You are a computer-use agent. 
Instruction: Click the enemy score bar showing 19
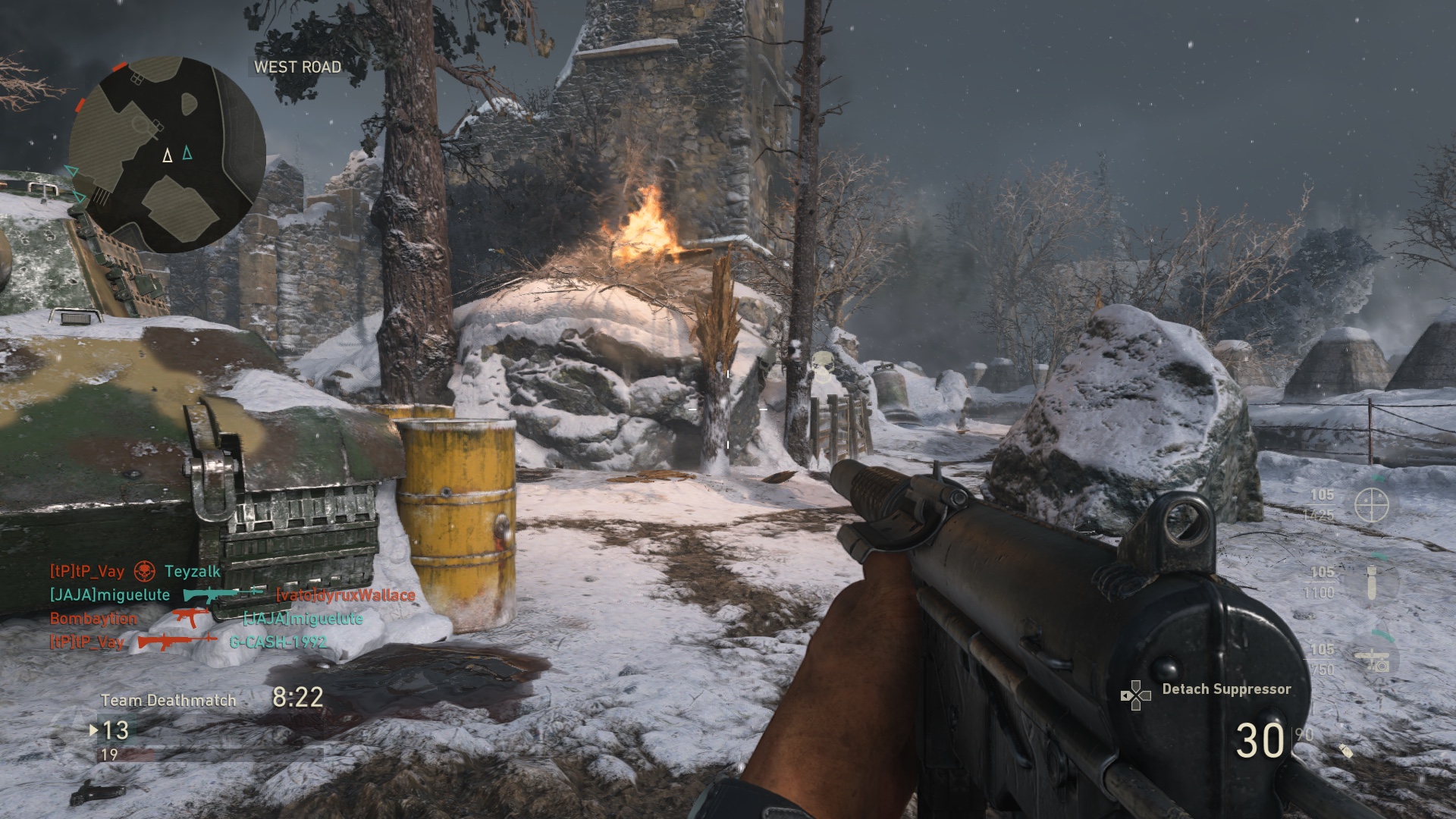point(111,755)
